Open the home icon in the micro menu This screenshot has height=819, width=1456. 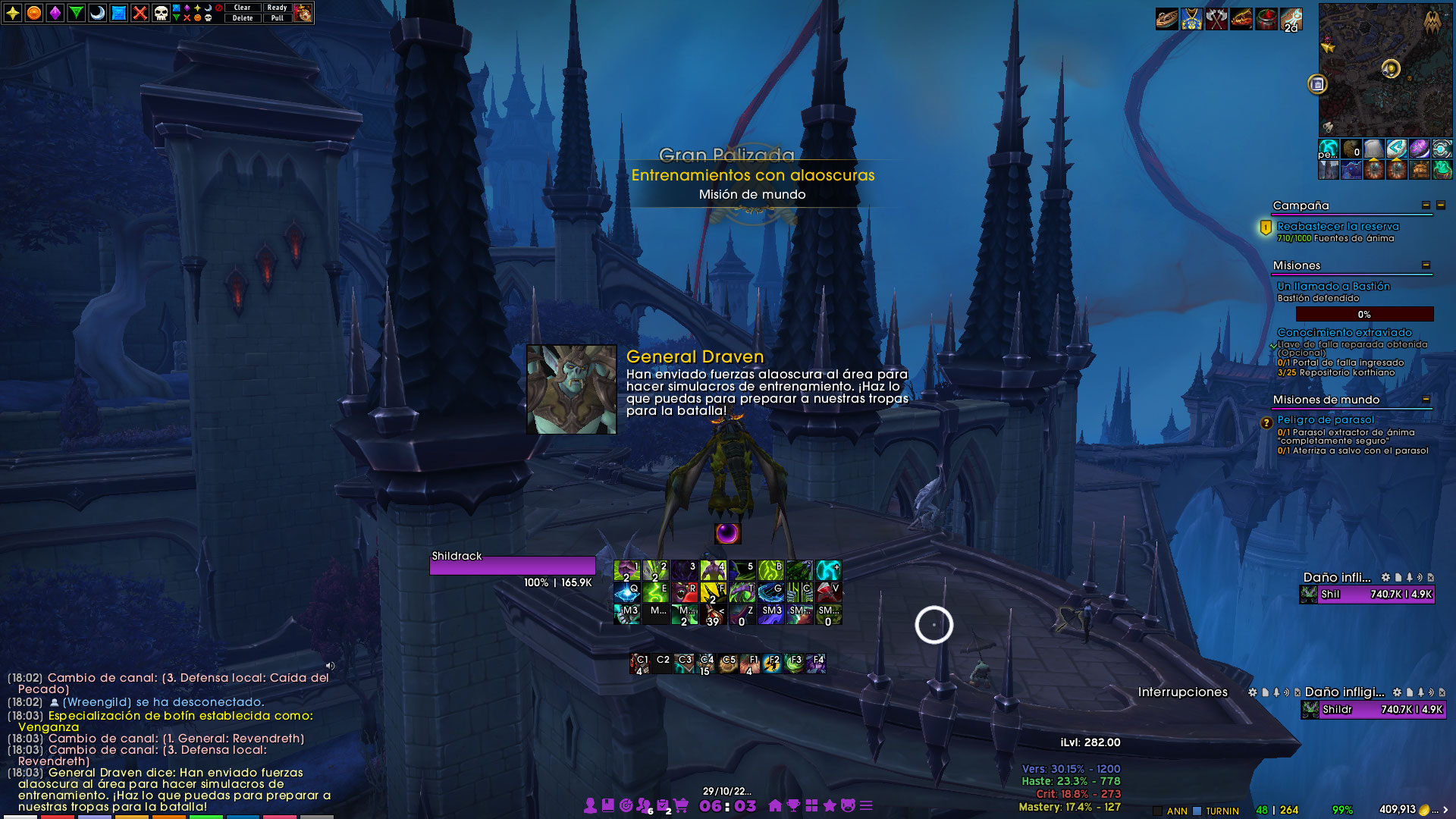click(x=775, y=805)
